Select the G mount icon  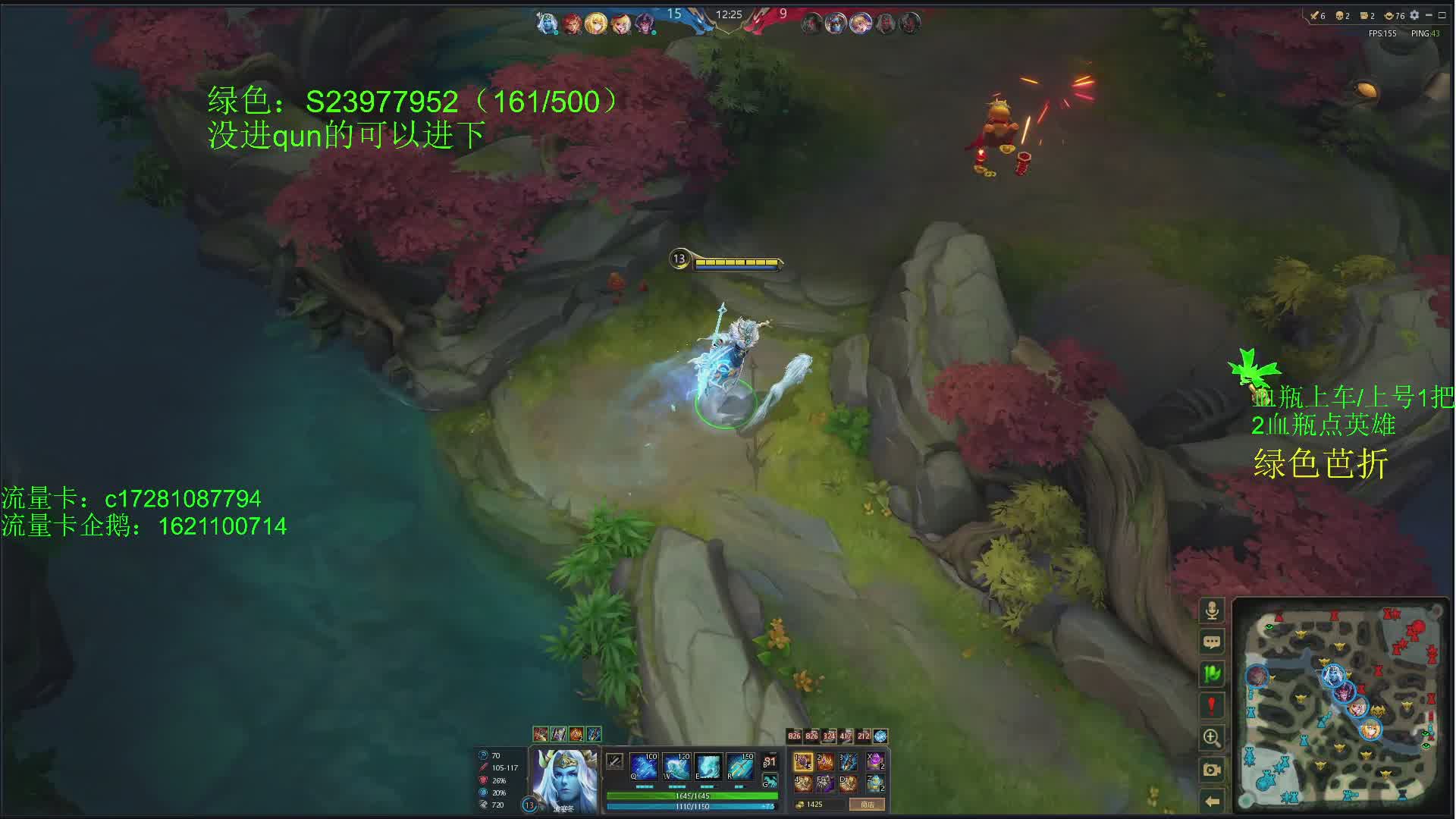pyautogui.click(x=770, y=781)
